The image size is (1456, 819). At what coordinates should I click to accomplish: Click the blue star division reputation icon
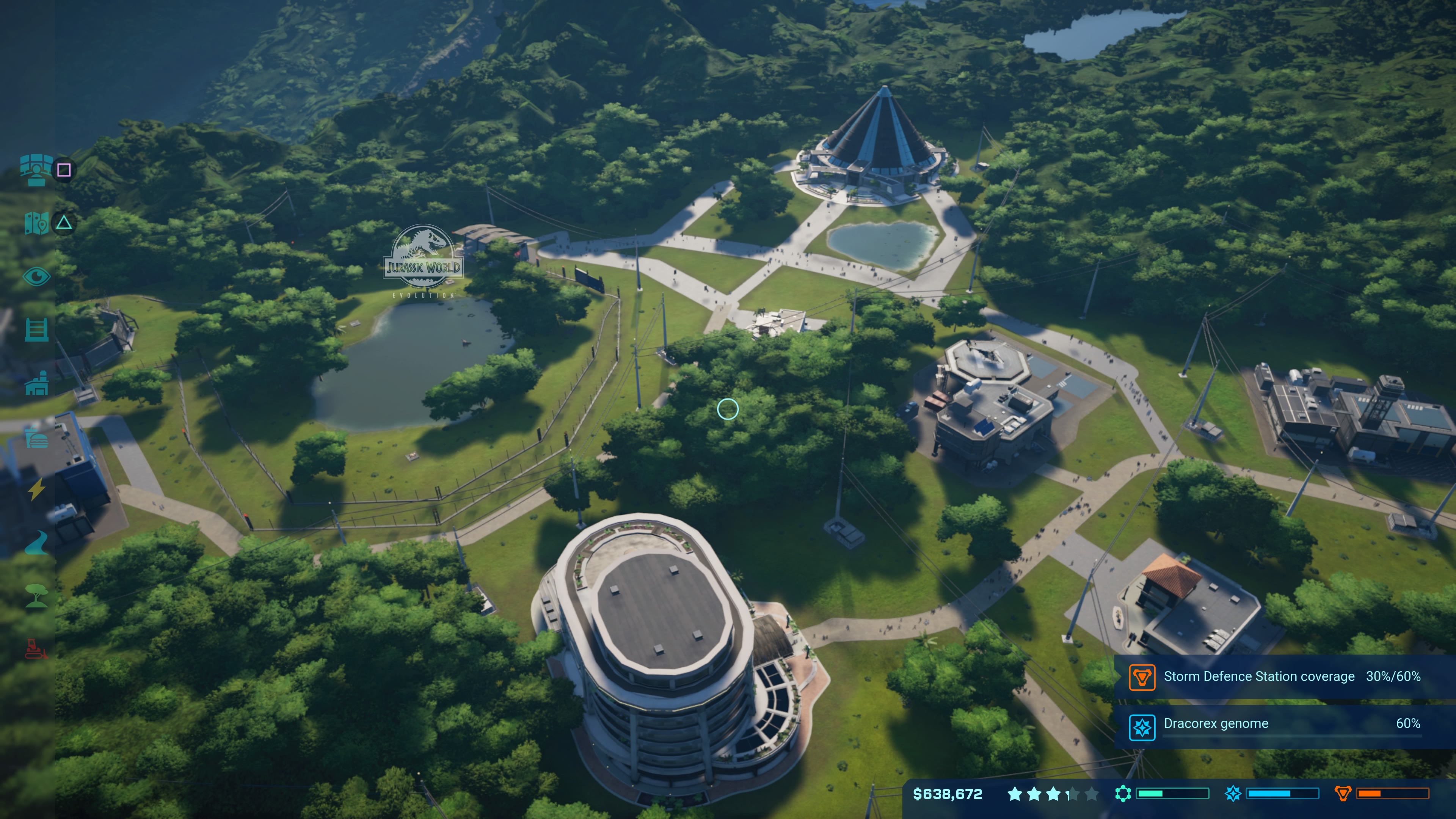(x=1233, y=794)
